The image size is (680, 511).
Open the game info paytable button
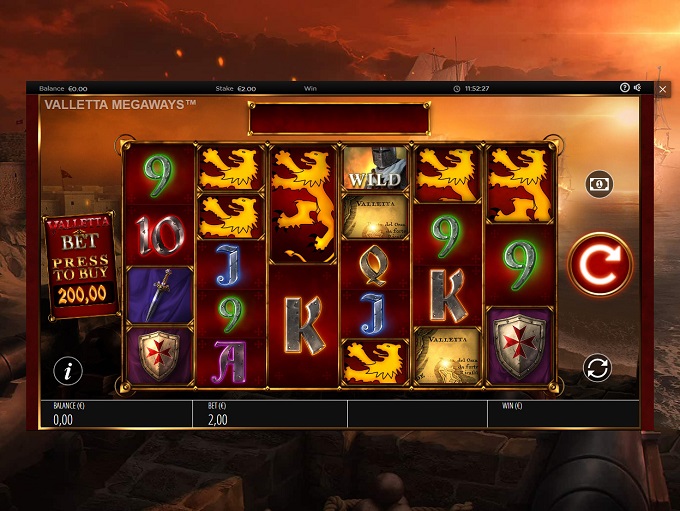point(68,371)
